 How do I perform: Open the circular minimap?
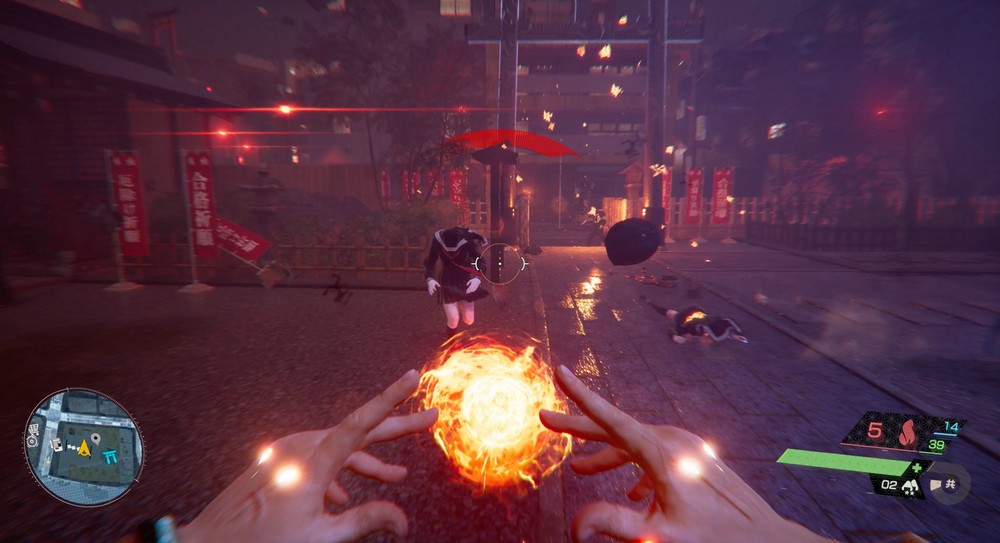(x=83, y=447)
